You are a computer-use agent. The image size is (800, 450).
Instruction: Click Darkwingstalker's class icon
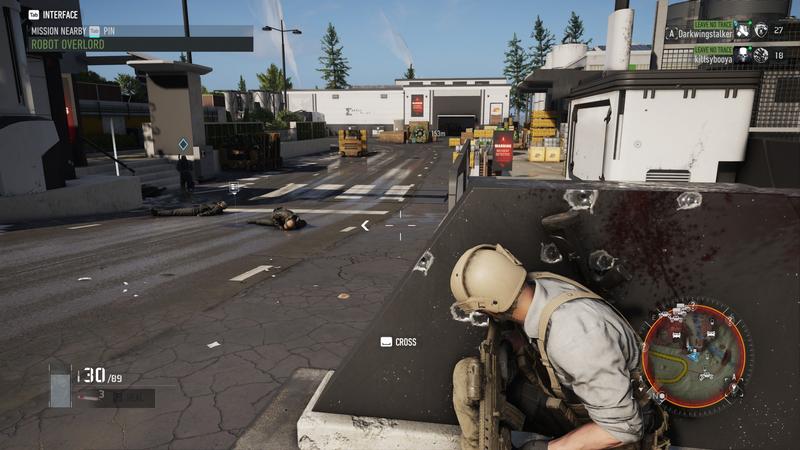tap(742, 32)
